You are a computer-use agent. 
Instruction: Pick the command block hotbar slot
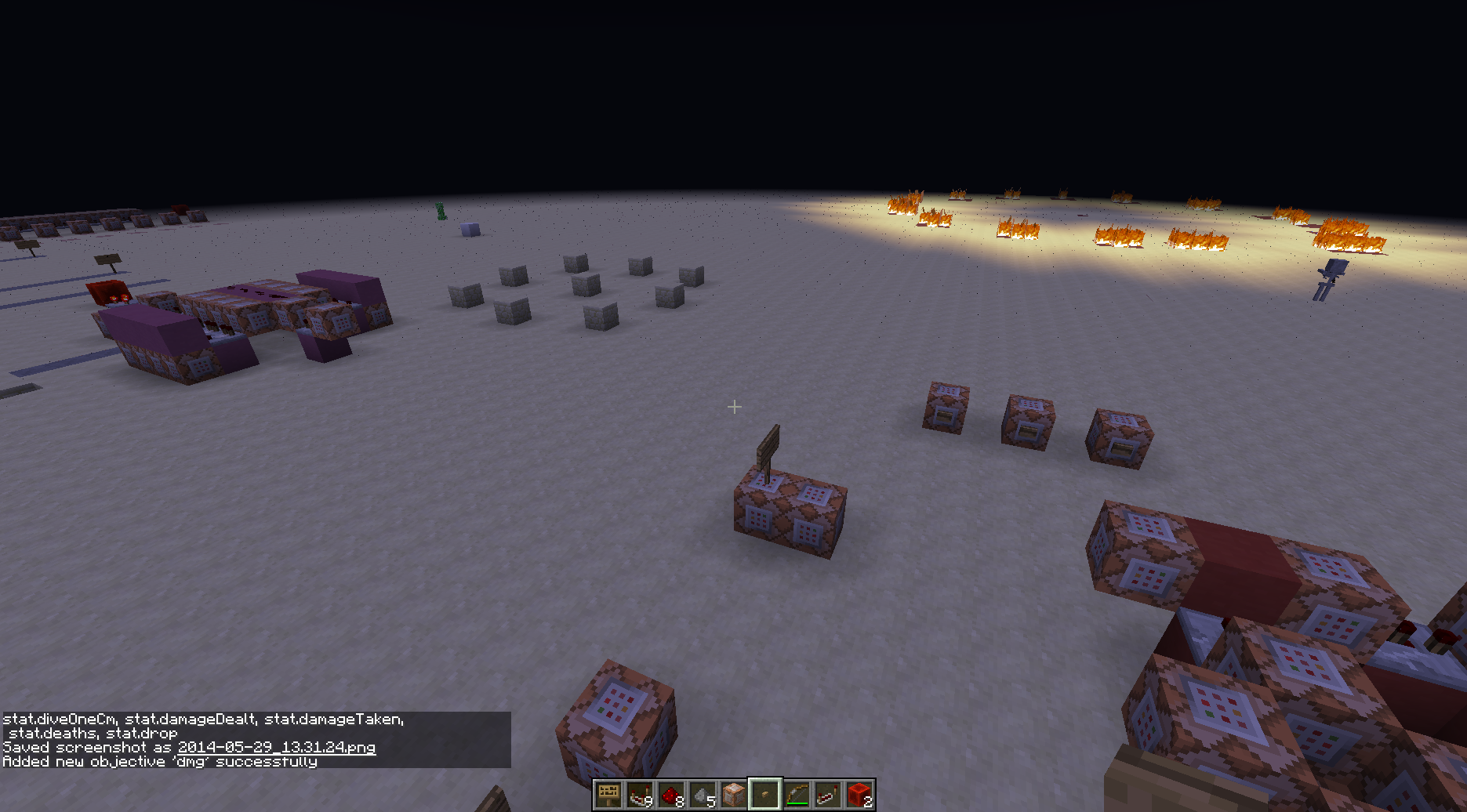[x=734, y=795]
